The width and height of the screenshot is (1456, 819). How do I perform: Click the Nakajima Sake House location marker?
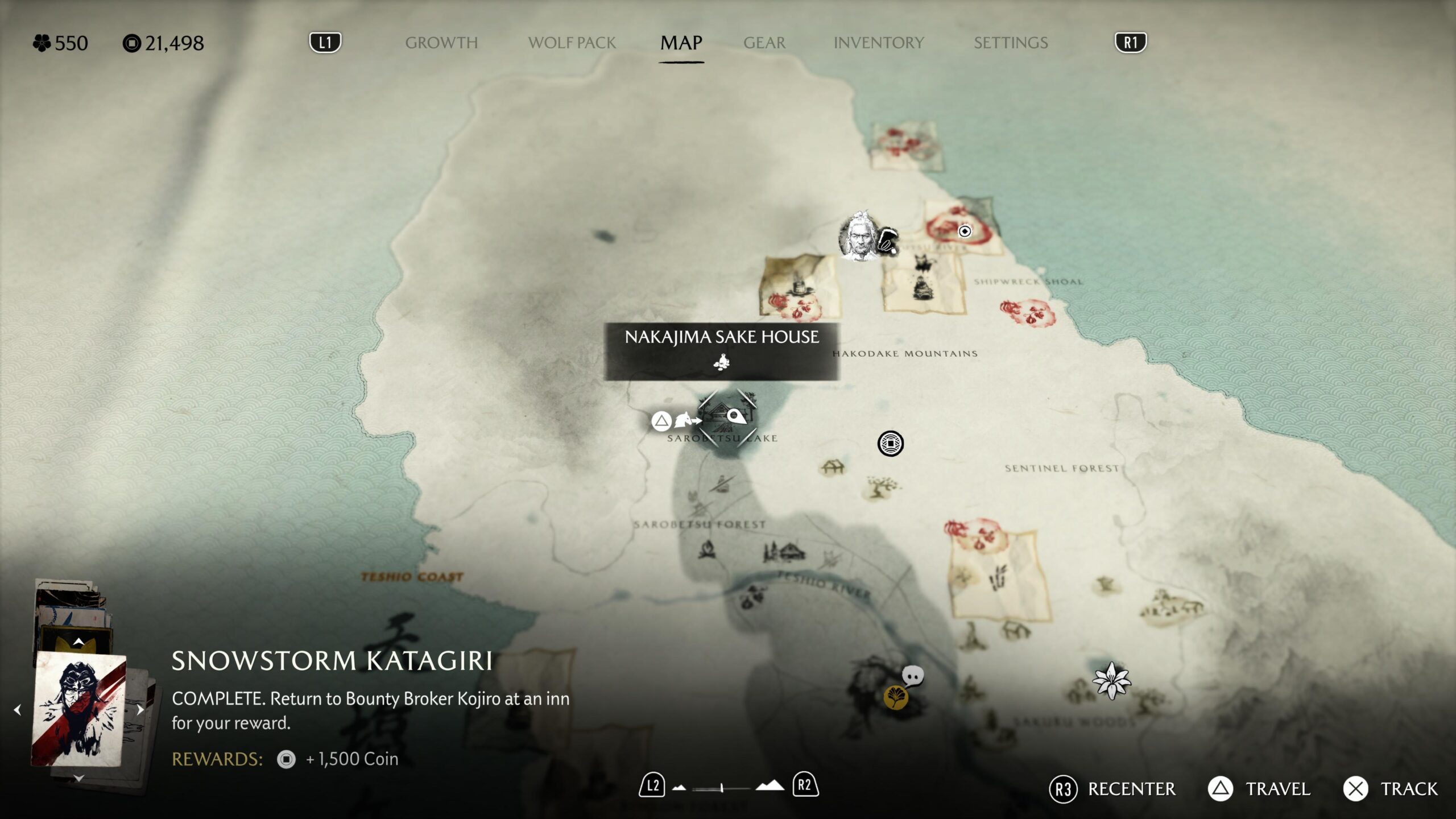click(727, 419)
